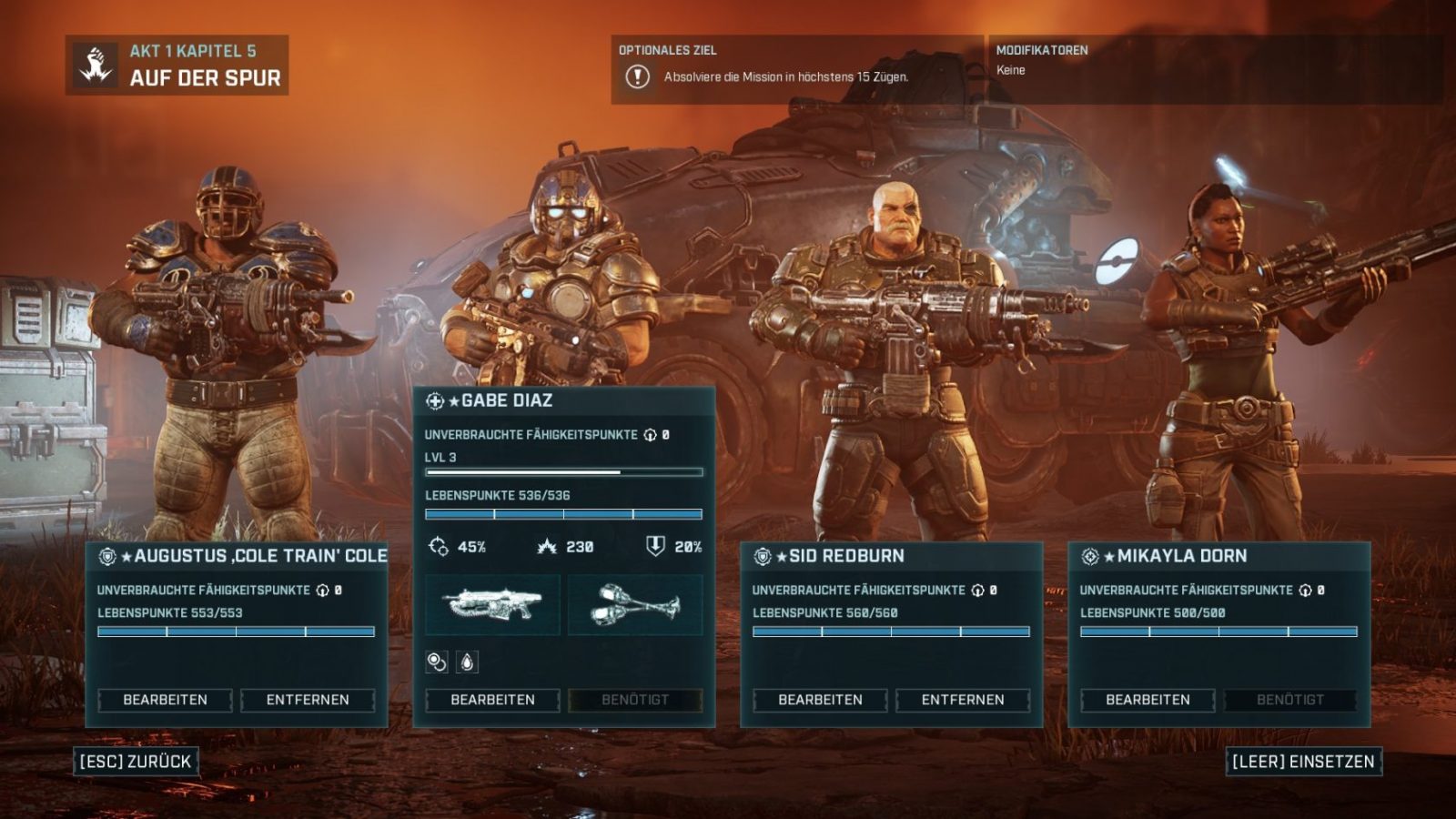Screen dimensions: 1456x819
Task: Go back with the Zurück button
Action: pos(136,762)
